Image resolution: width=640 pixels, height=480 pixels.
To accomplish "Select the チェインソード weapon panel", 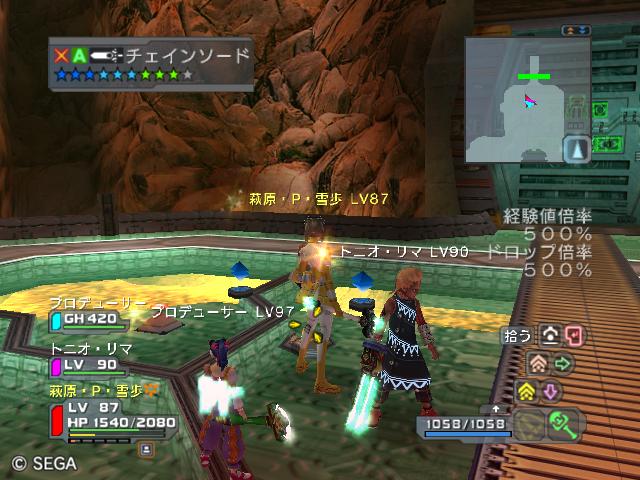I will 150,64.
